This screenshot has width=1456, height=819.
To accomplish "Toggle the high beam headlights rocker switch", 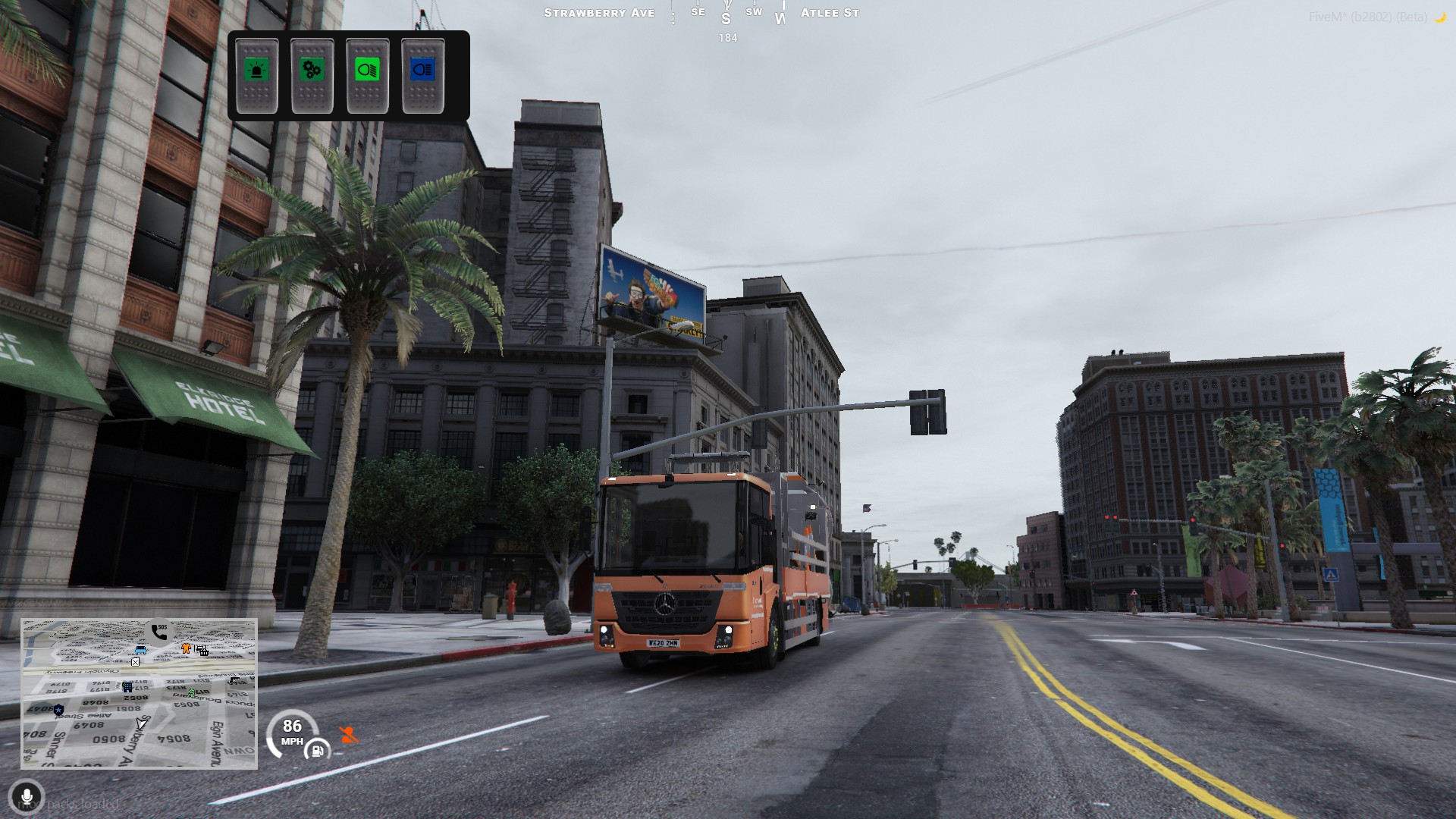I will pos(367,74).
